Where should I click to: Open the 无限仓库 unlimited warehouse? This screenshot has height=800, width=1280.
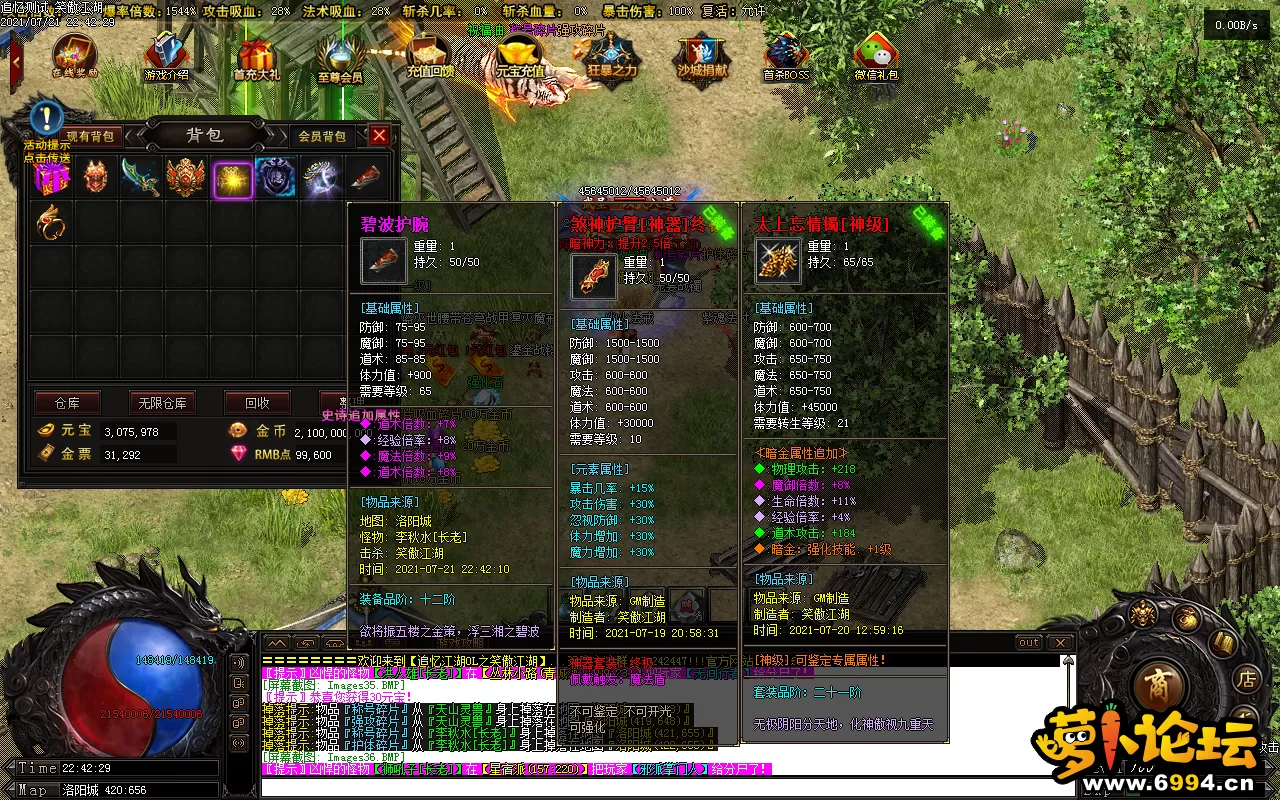pos(162,403)
